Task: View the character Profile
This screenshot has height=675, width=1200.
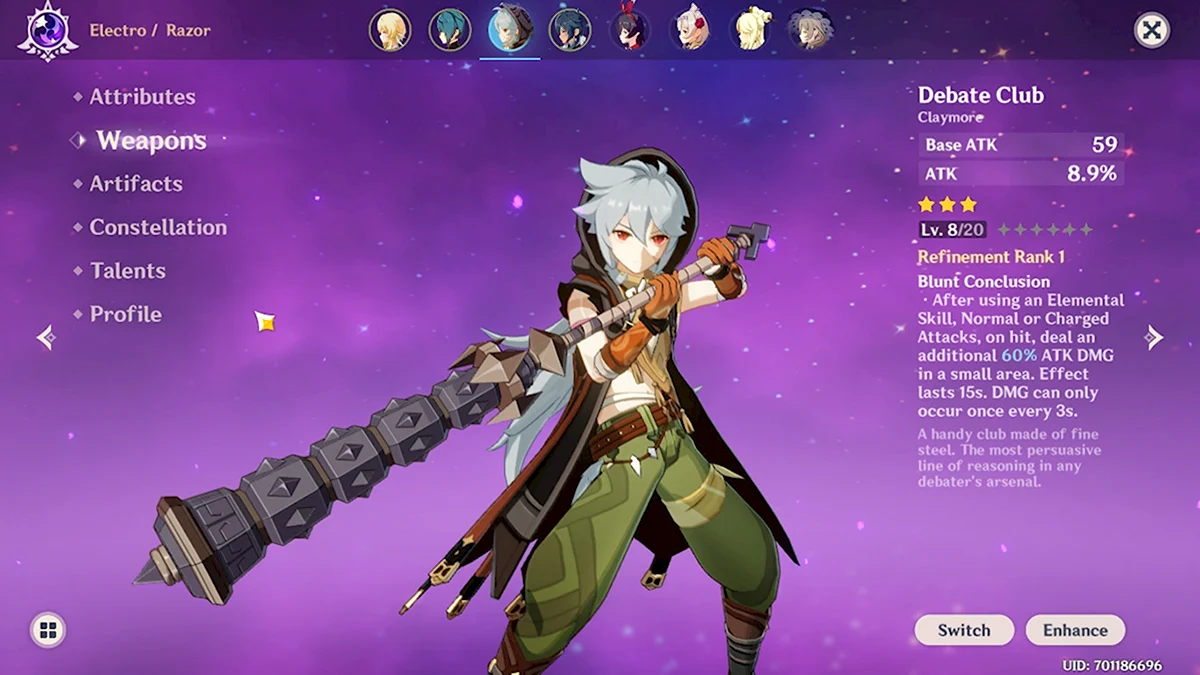Action: (x=125, y=314)
